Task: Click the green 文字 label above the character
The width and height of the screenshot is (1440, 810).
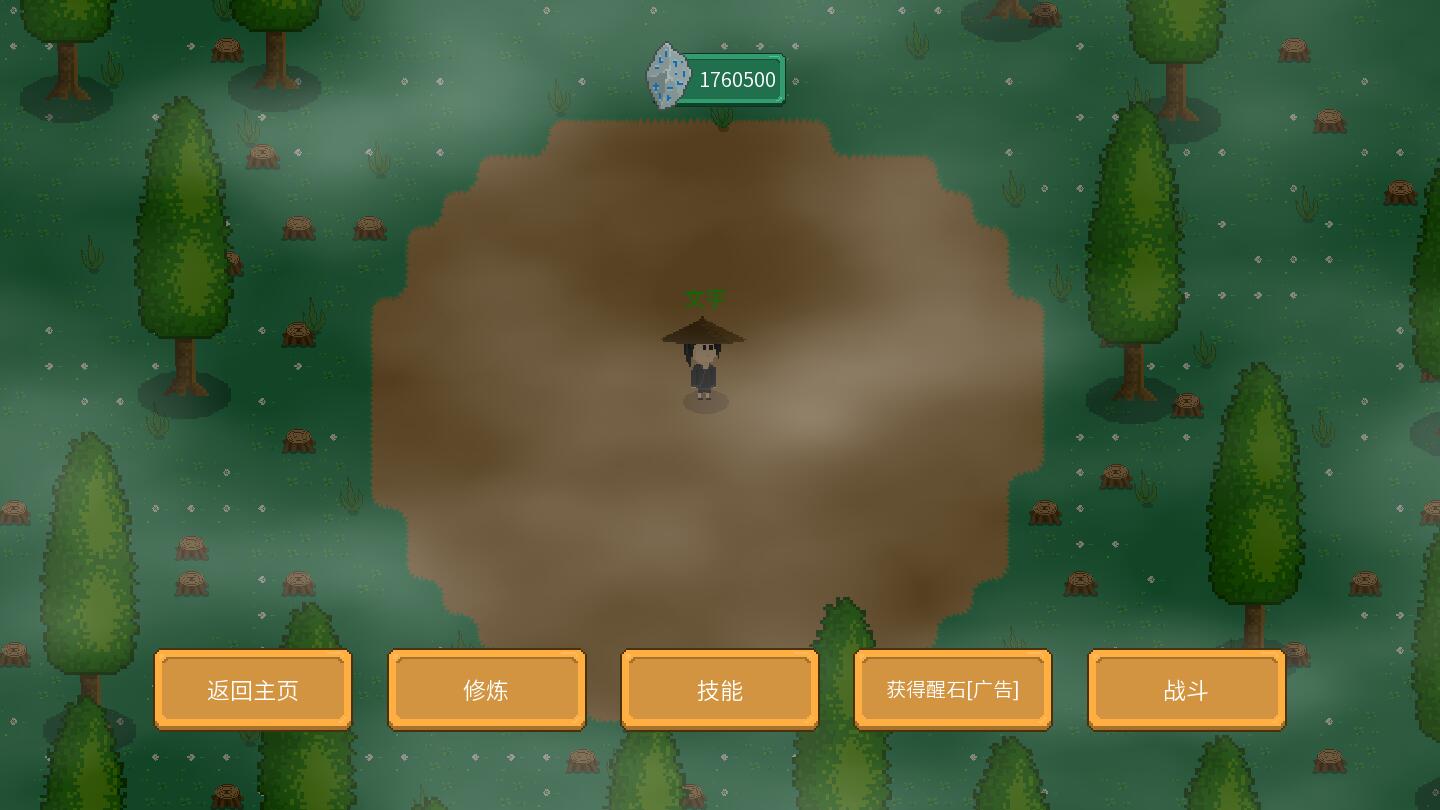Action: pos(706,299)
